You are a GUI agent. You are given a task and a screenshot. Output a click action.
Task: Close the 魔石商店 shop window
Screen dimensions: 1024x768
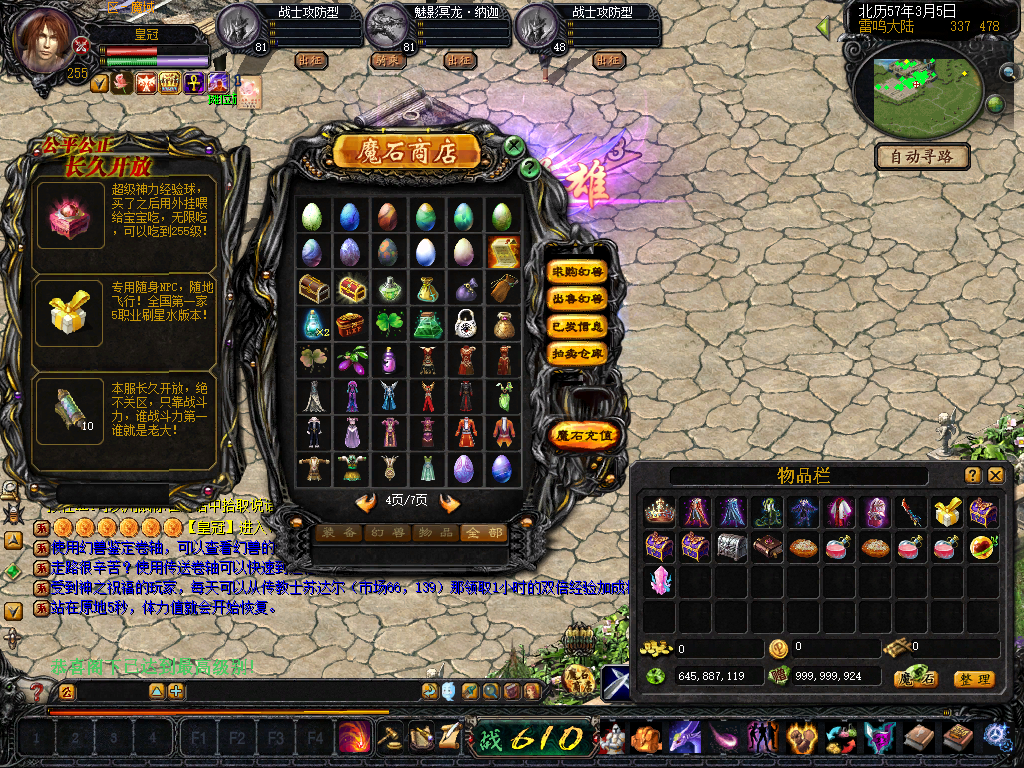pyautogui.click(x=515, y=146)
